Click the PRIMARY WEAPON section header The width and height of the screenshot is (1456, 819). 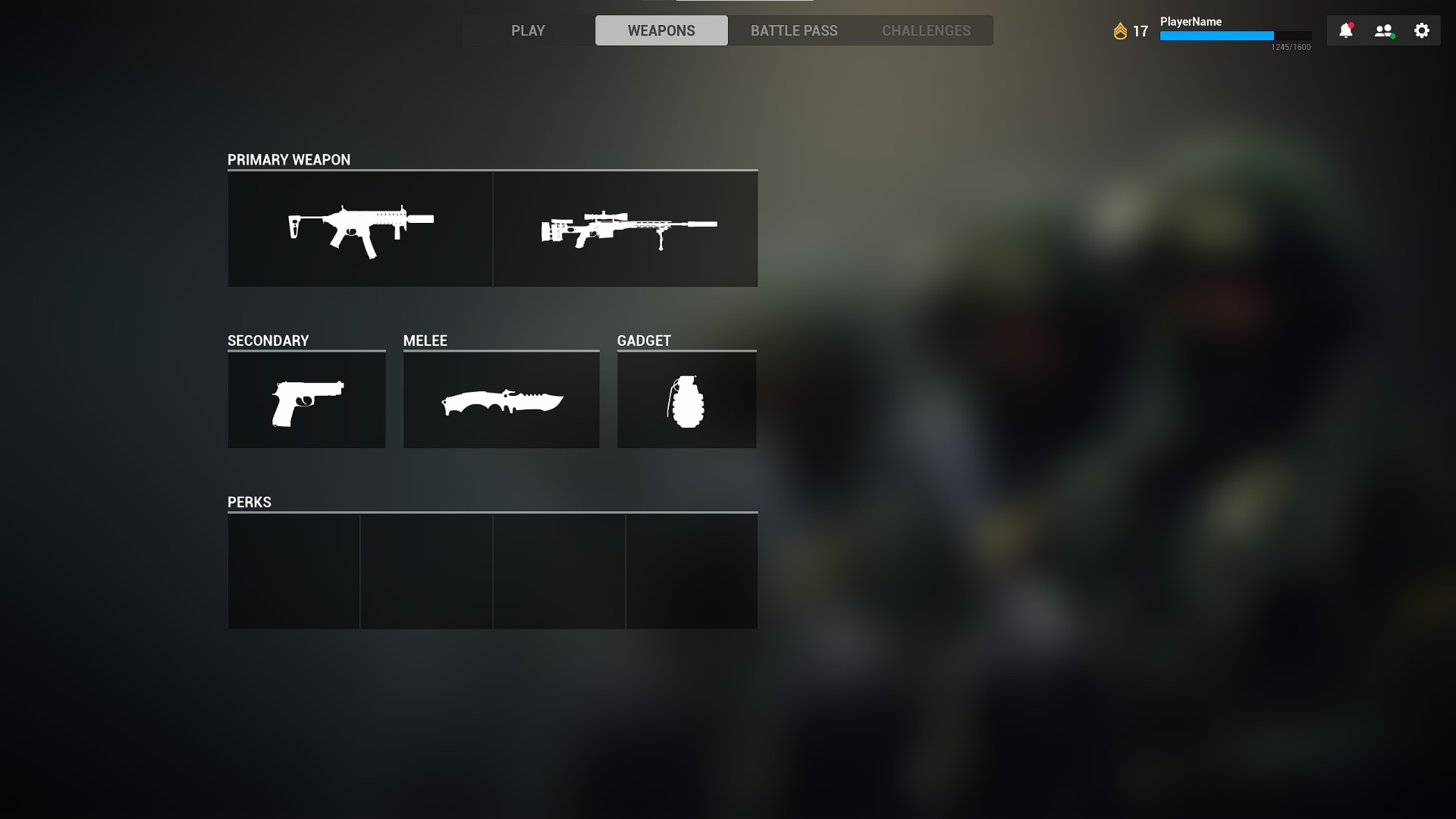[289, 159]
